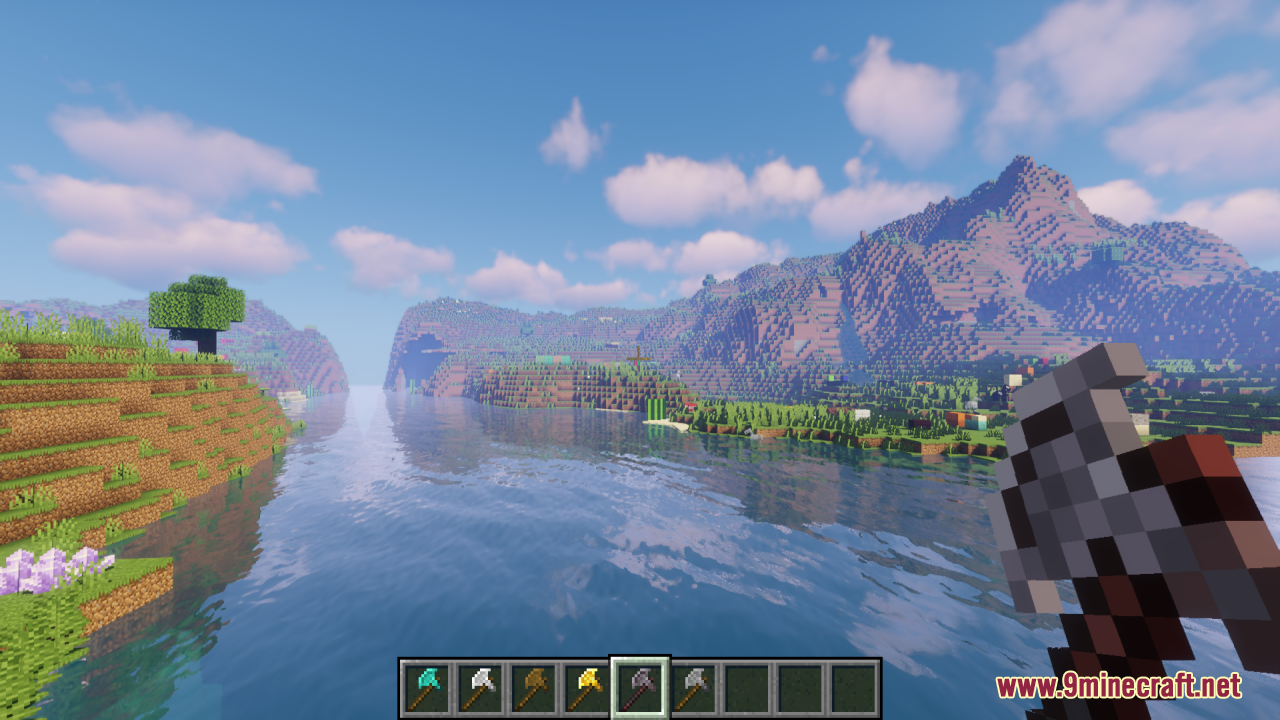Choose the white iron axe slot

pos(479,688)
